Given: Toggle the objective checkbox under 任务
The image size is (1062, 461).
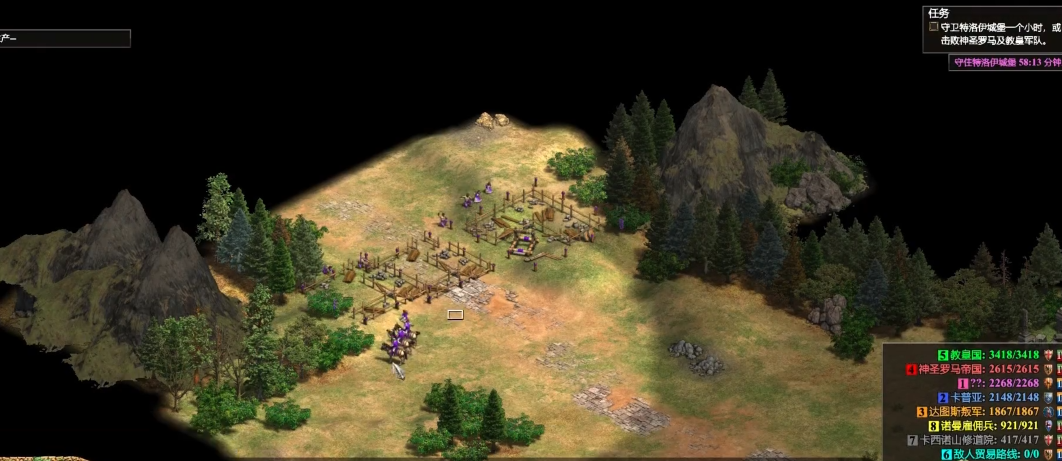Looking at the screenshot, I should click(934, 28).
